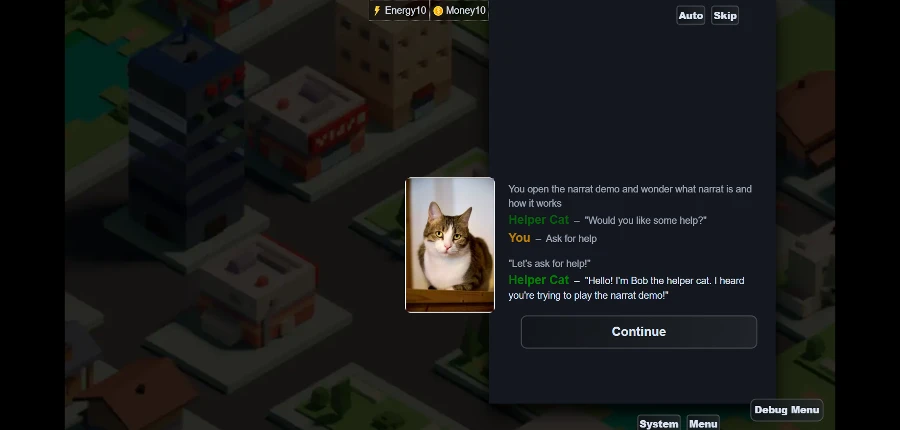Viewport: 900px width, 430px height.
Task: Open the Menu button
Action: click(x=703, y=424)
